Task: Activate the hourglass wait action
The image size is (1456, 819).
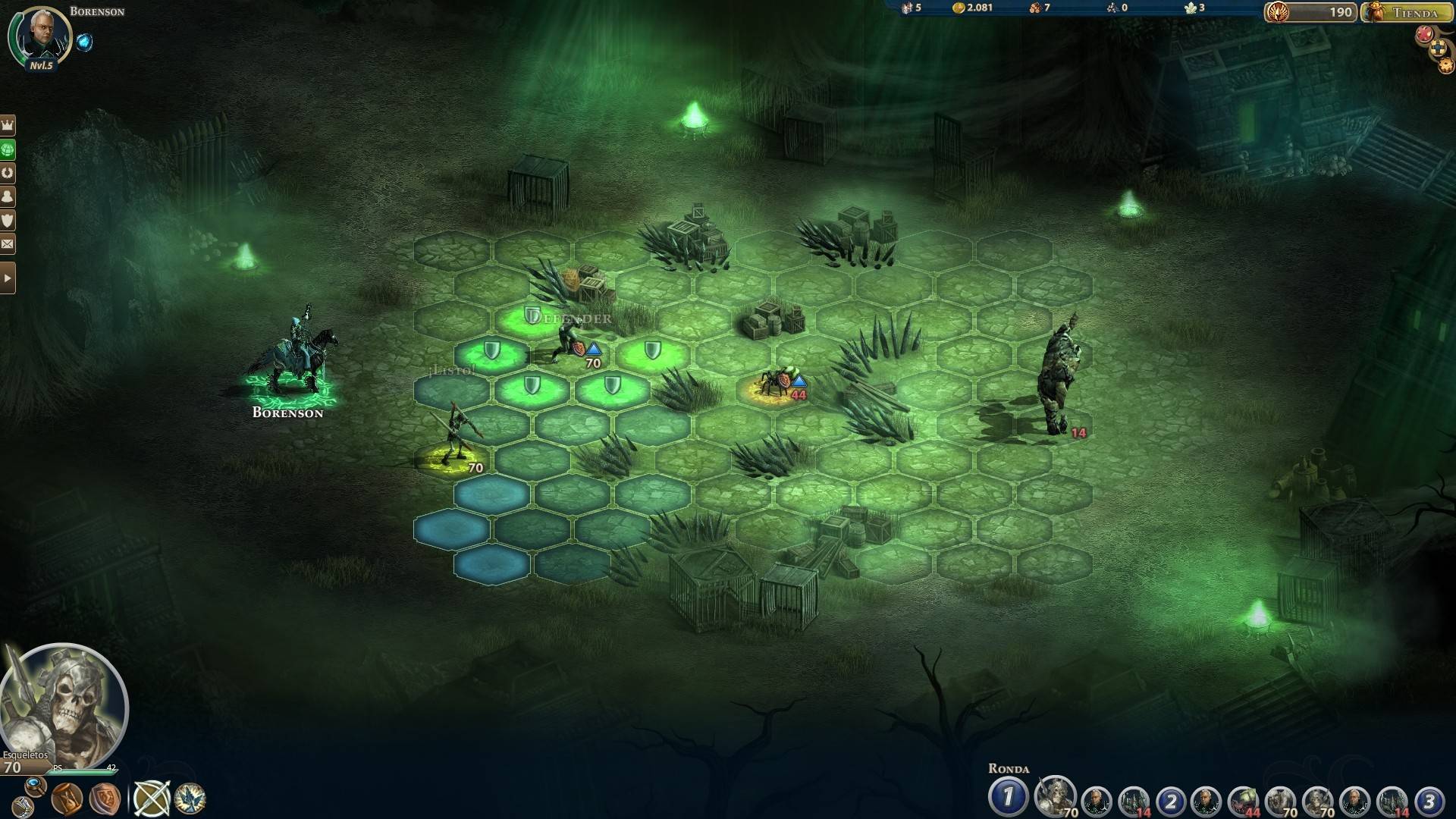Action: coord(67,799)
